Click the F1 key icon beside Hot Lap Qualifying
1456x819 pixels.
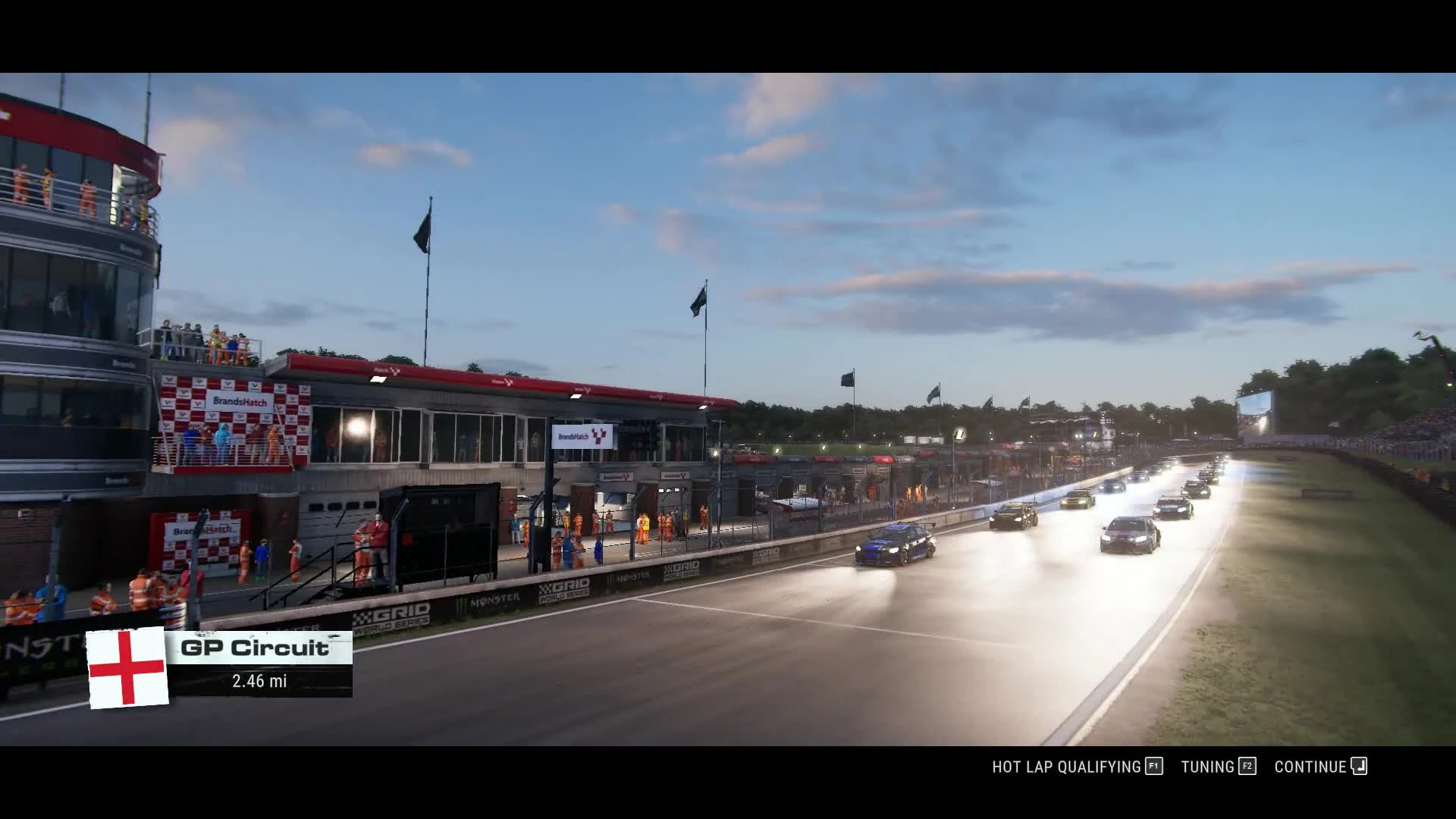coord(1154,767)
